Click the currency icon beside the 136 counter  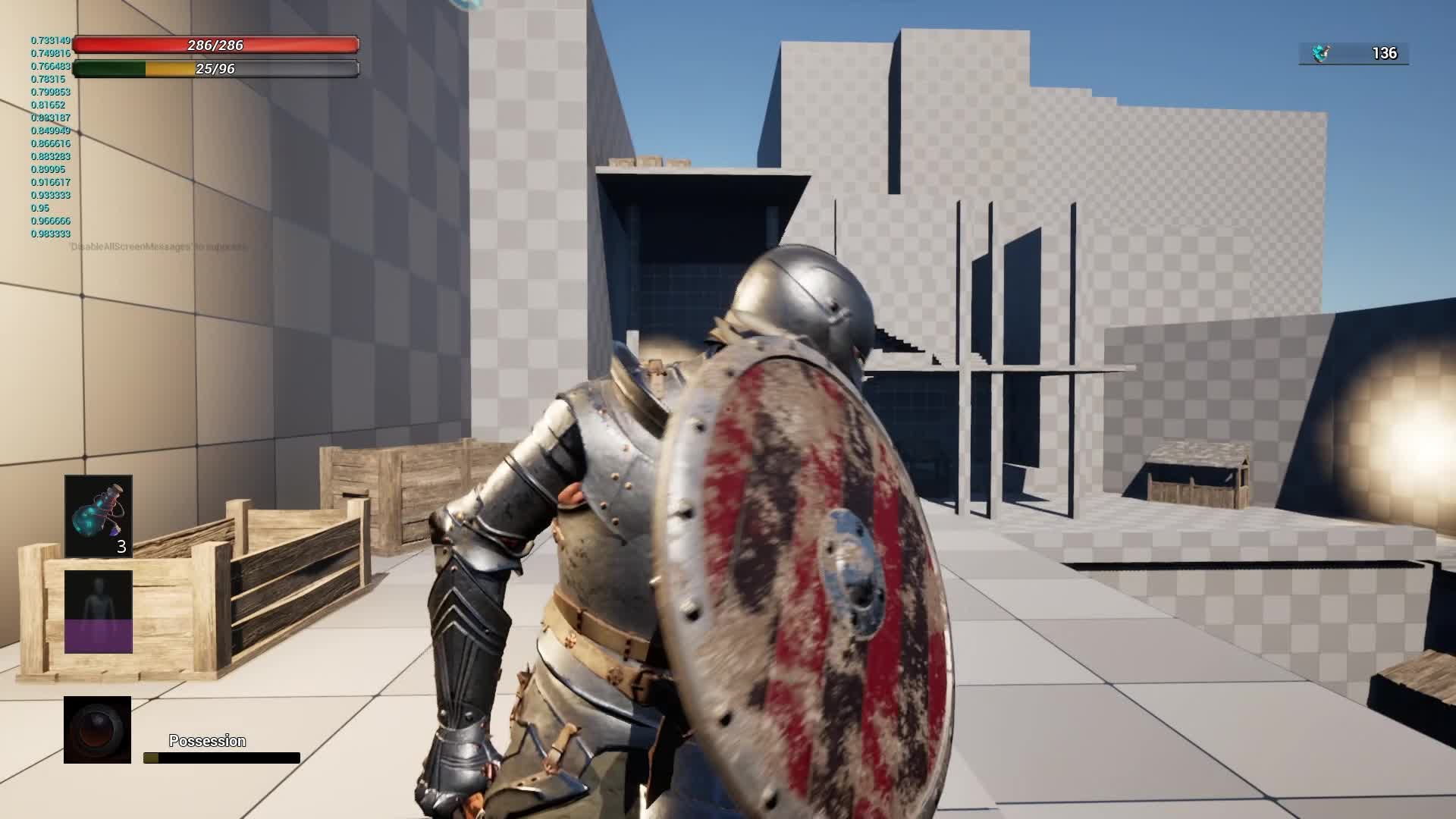[1319, 52]
